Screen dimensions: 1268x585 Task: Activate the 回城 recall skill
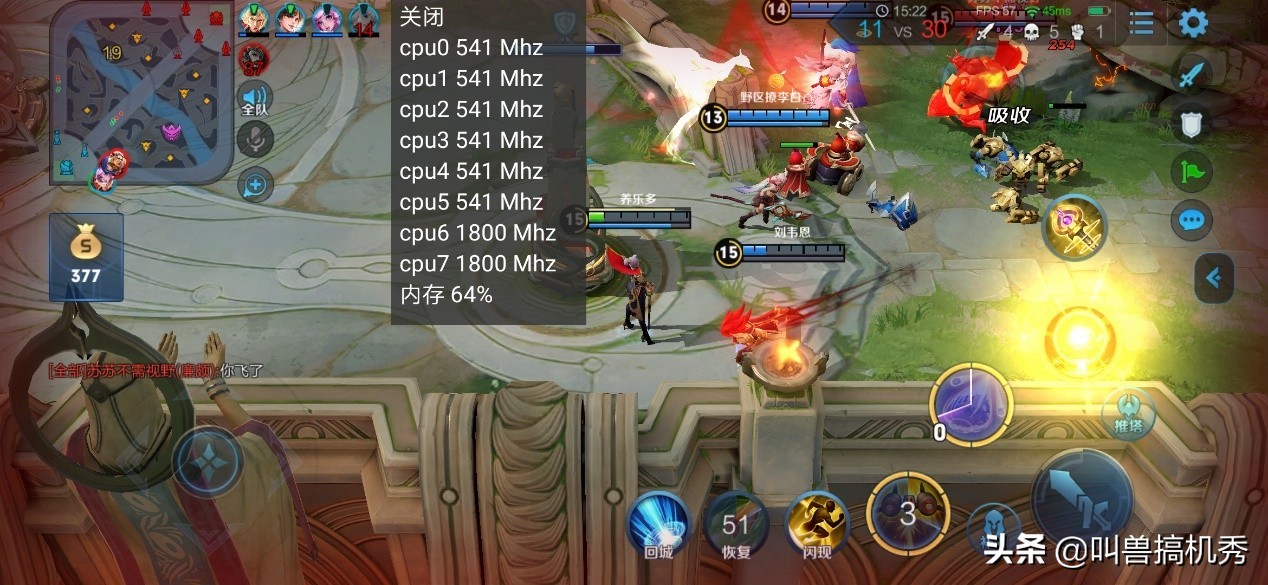point(657,524)
